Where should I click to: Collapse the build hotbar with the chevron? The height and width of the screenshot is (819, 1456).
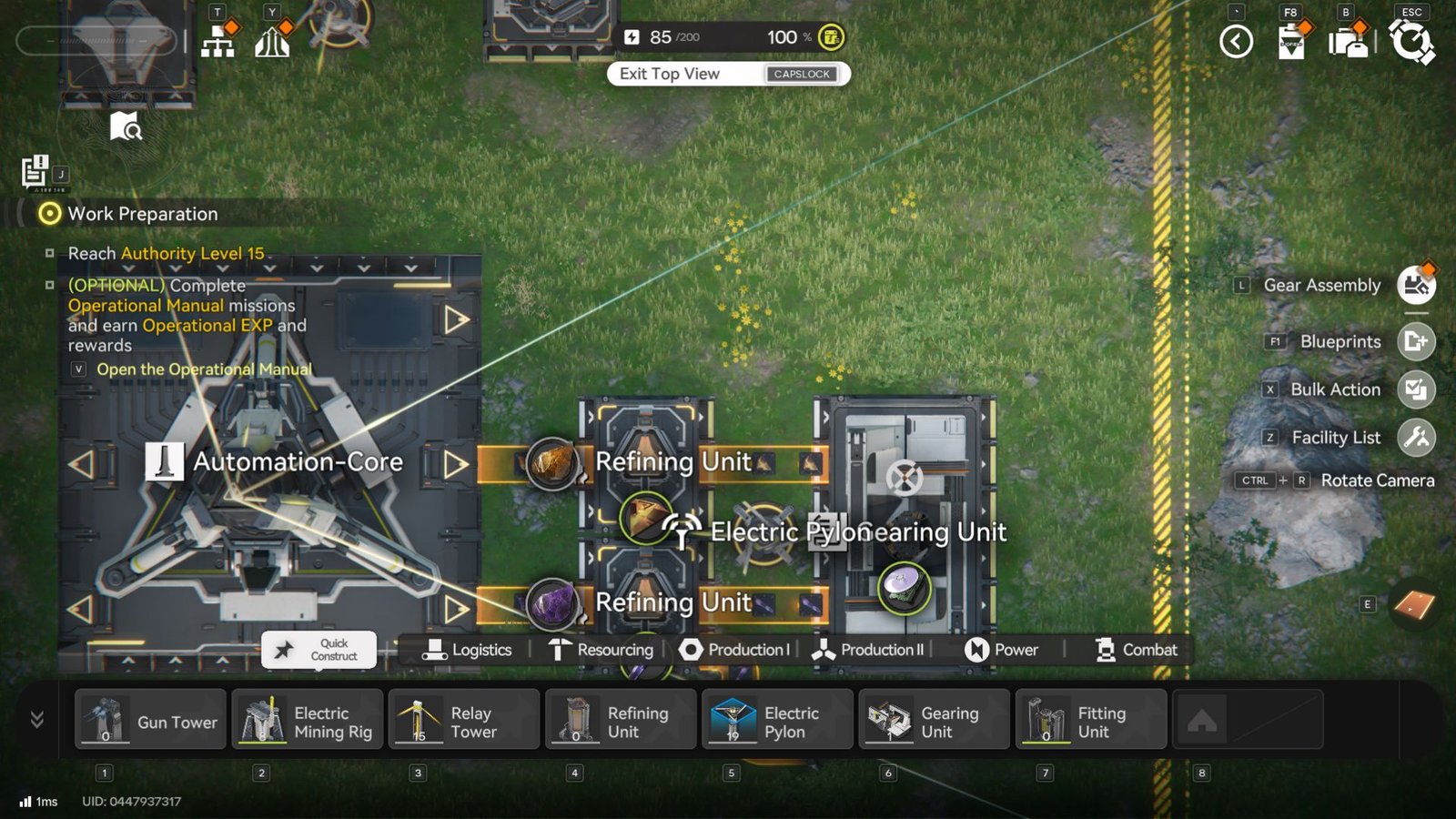[x=36, y=719]
